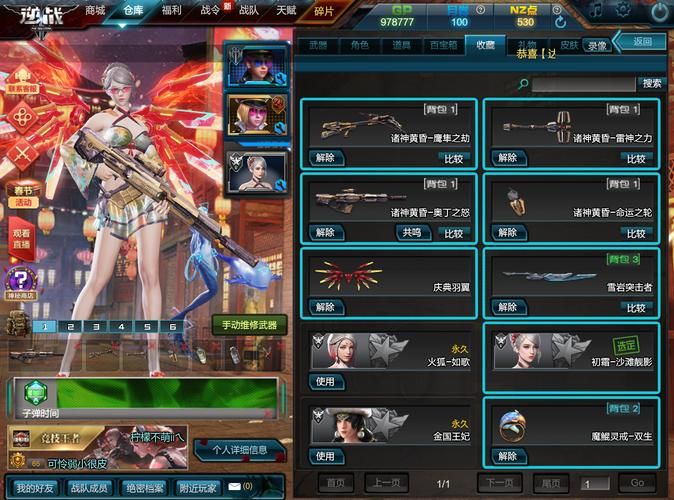Switch to the 道具 items tab

tap(401, 45)
